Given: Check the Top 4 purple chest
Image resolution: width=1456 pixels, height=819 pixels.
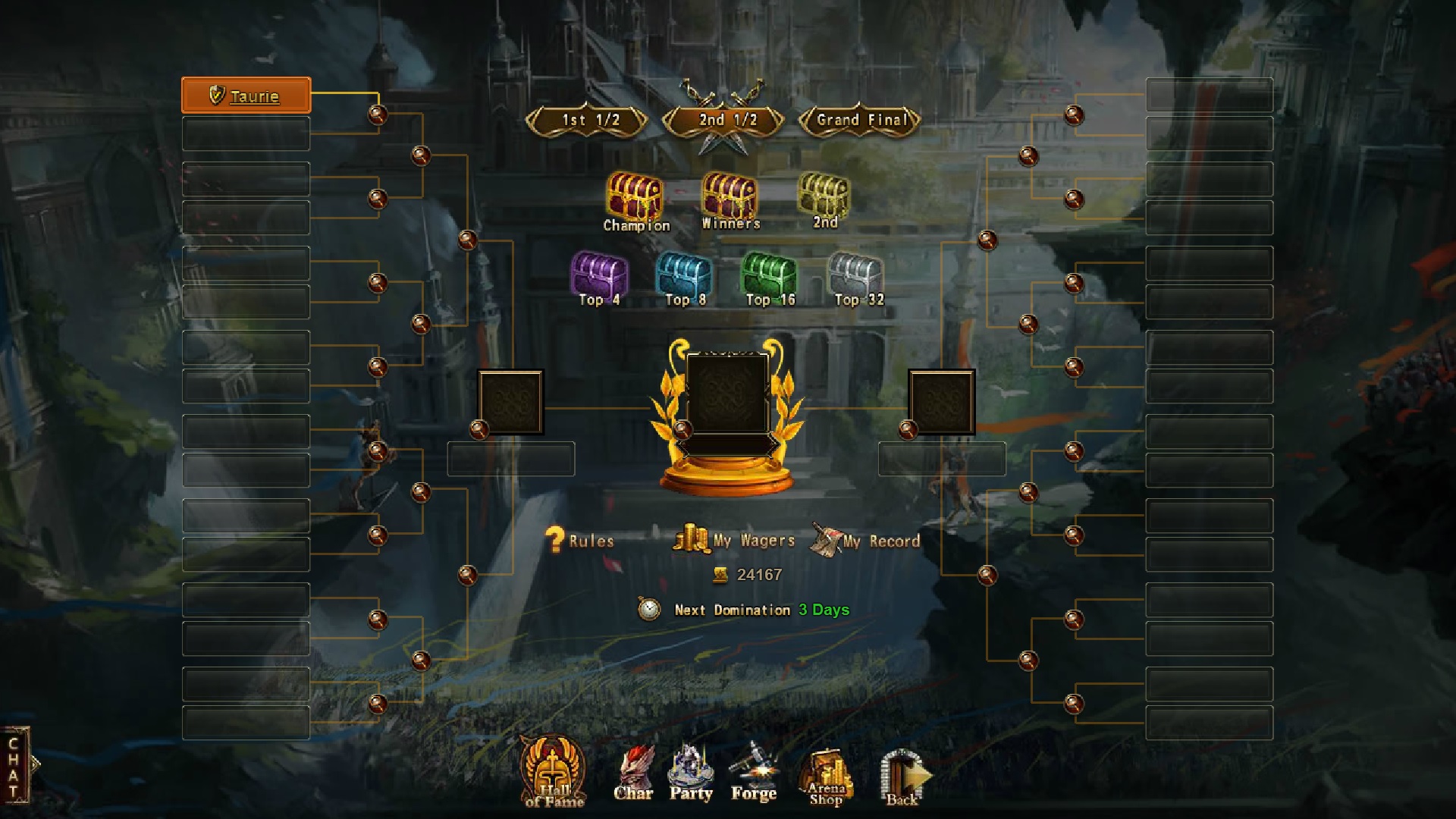Looking at the screenshot, I should 599,275.
